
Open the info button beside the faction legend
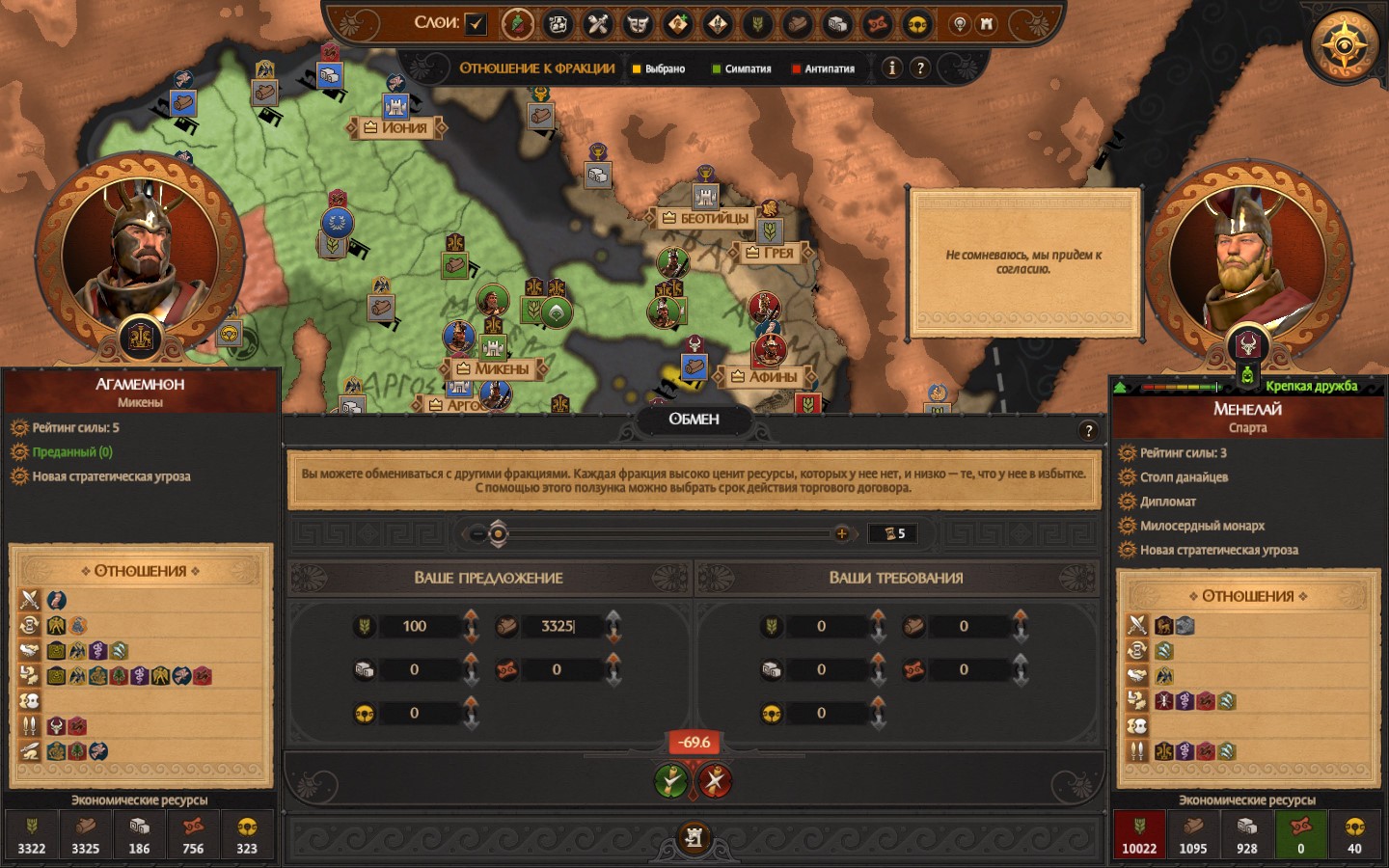892,68
